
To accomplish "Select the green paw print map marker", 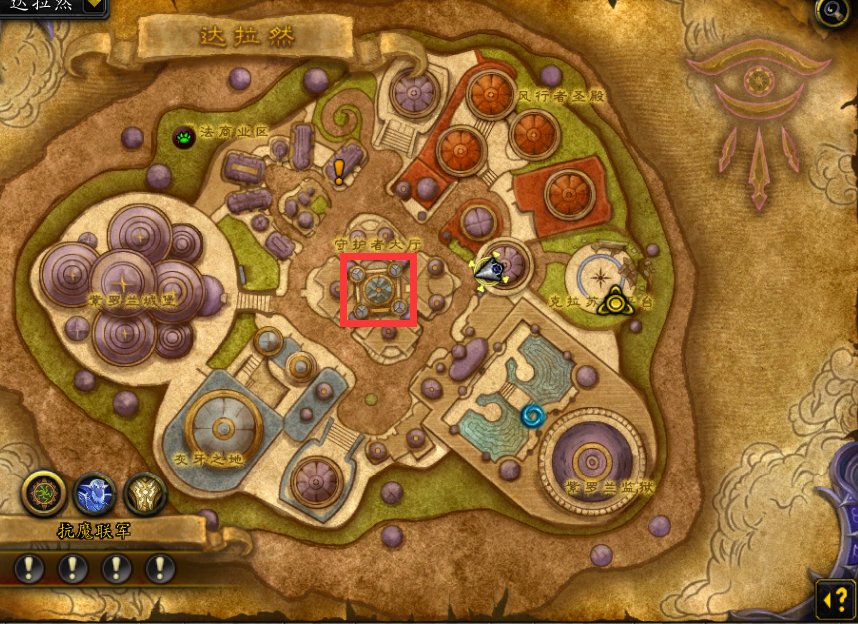I will tap(185, 137).
